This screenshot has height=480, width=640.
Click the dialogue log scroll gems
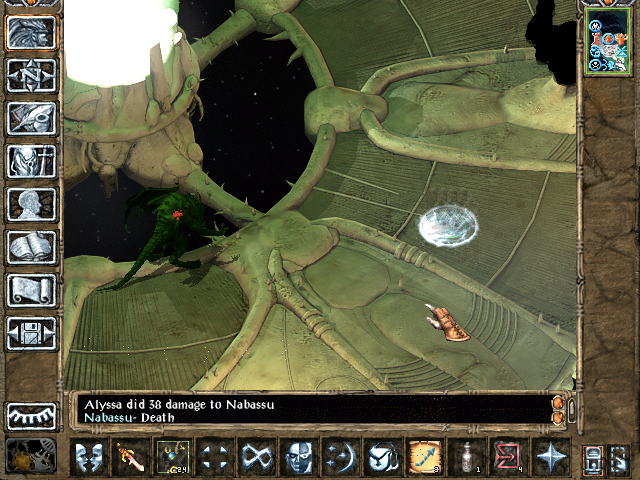tap(558, 410)
